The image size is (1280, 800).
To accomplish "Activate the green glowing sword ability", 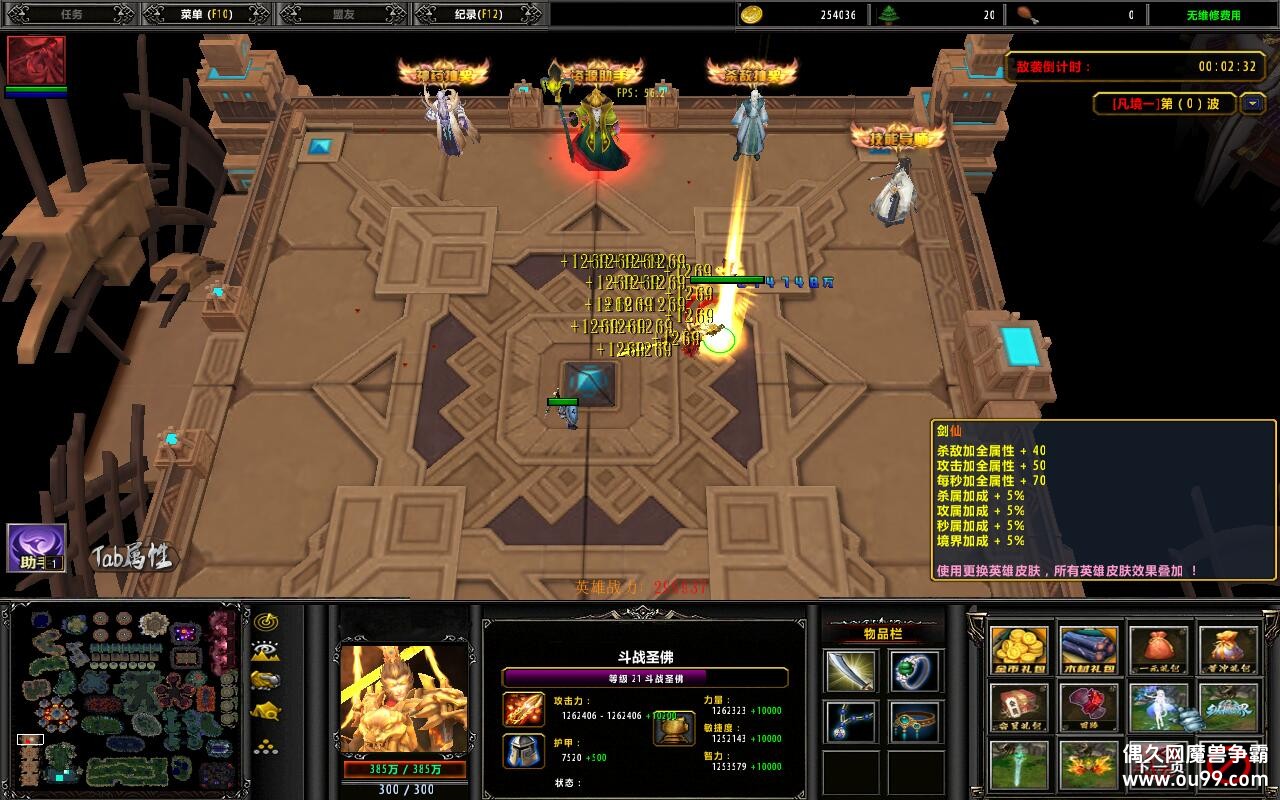I will [1019, 765].
